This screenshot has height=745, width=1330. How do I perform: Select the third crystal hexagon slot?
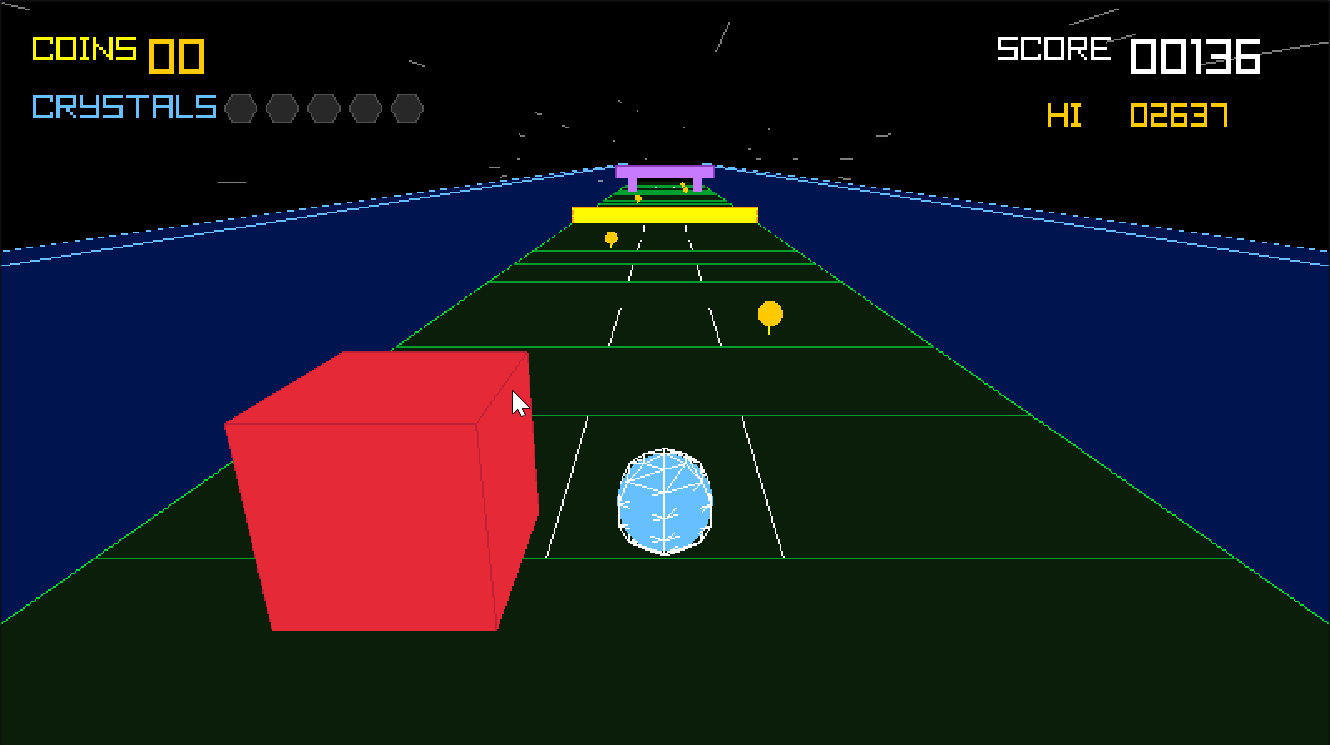[324, 109]
